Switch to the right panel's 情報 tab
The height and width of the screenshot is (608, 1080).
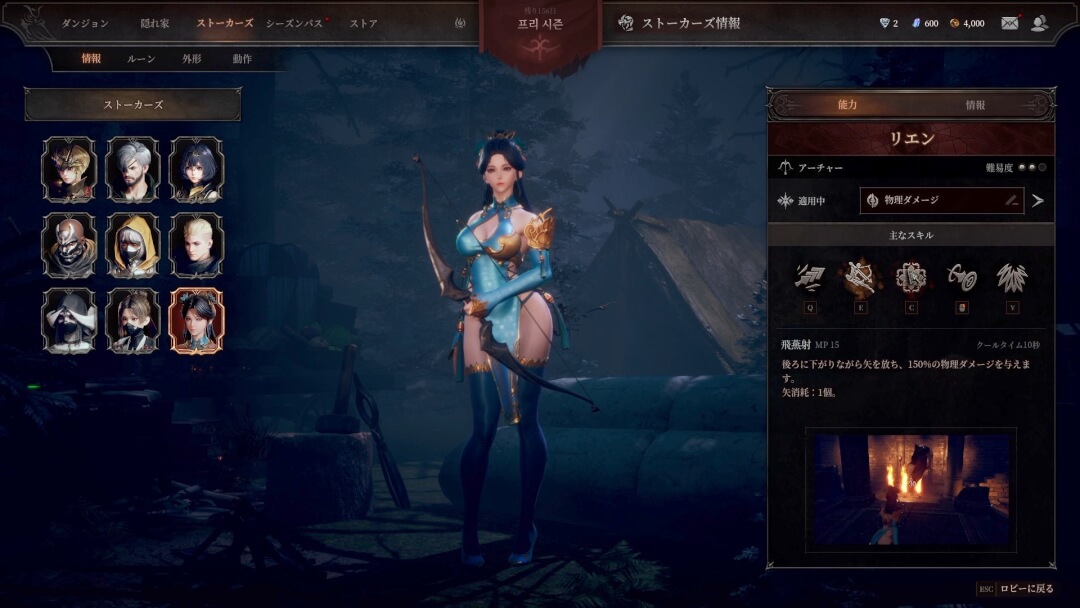[x=975, y=105]
